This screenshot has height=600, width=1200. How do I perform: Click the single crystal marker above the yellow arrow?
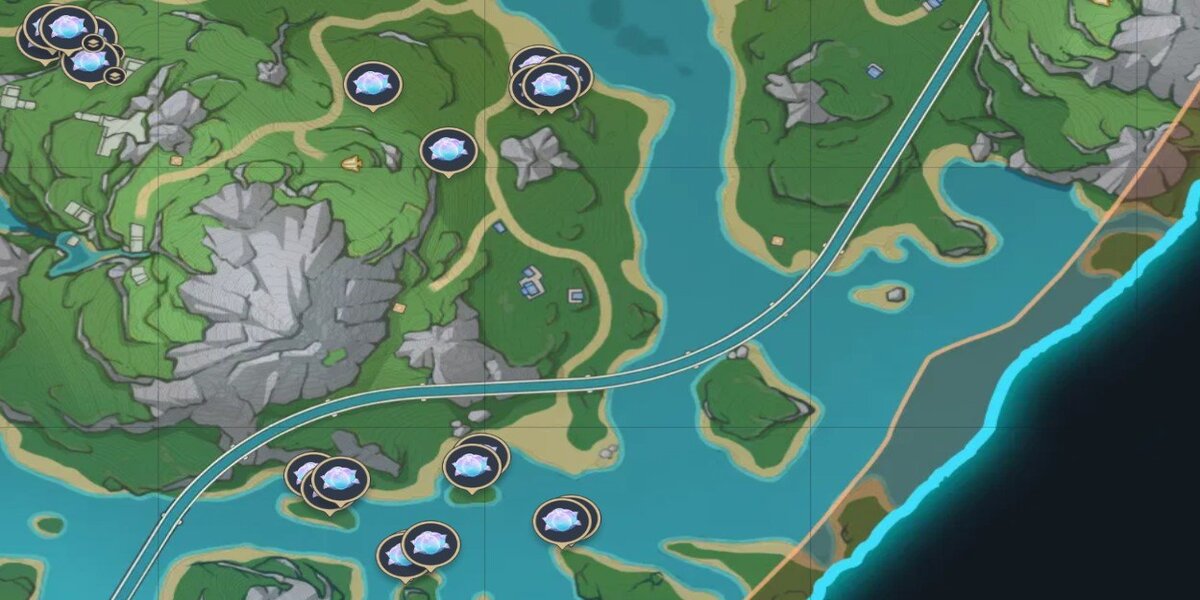pos(373,84)
